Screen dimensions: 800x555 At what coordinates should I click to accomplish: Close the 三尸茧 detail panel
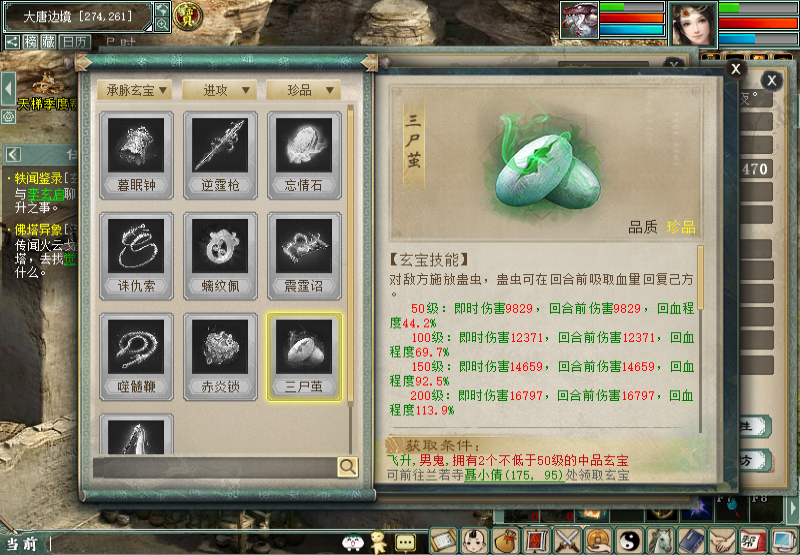coord(736,69)
